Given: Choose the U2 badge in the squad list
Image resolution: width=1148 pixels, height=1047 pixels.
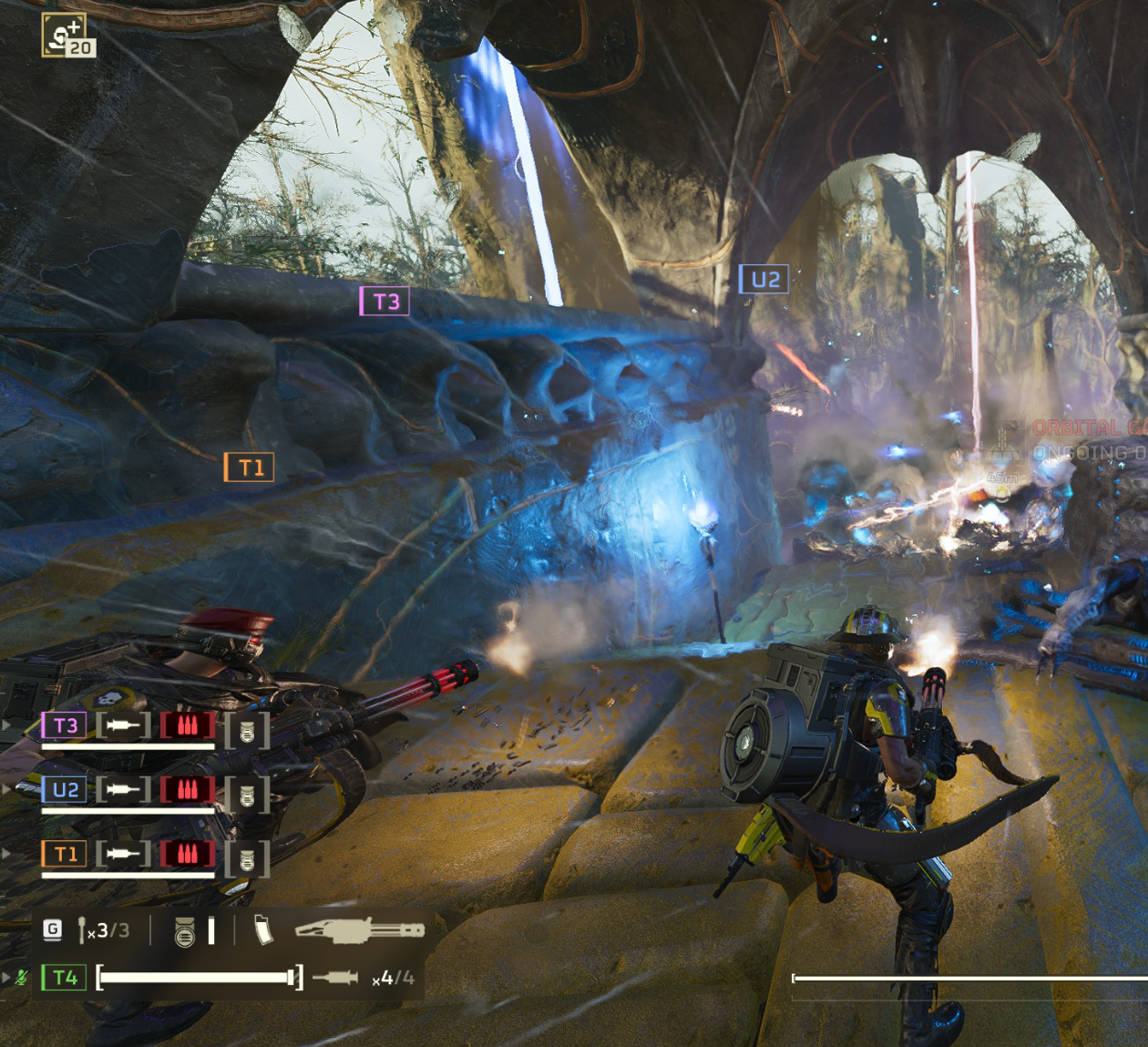Looking at the screenshot, I should pos(65,790).
